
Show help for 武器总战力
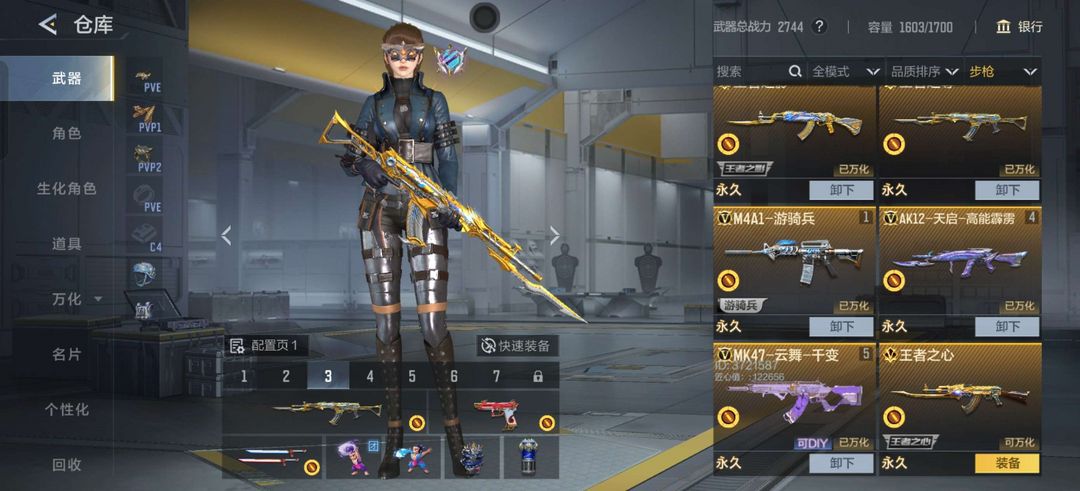(819, 27)
